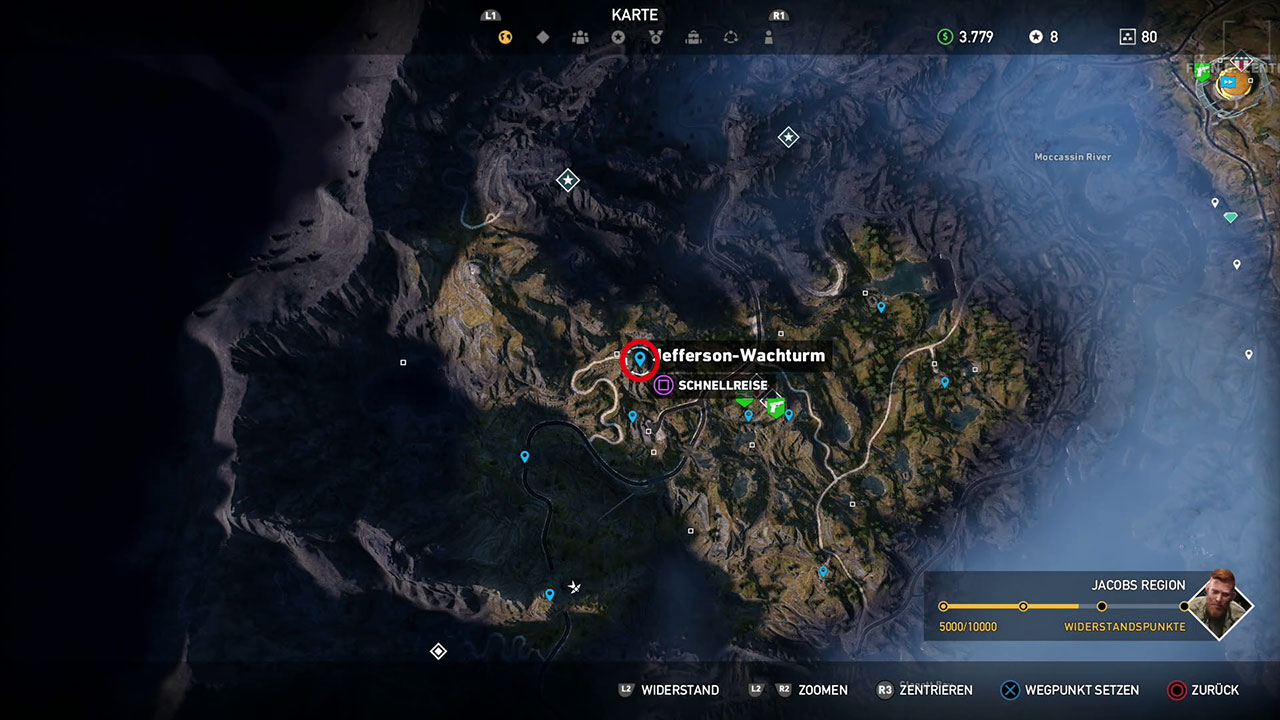Select the globe map tab
Viewport: 1280px width, 720px height.
click(506, 38)
